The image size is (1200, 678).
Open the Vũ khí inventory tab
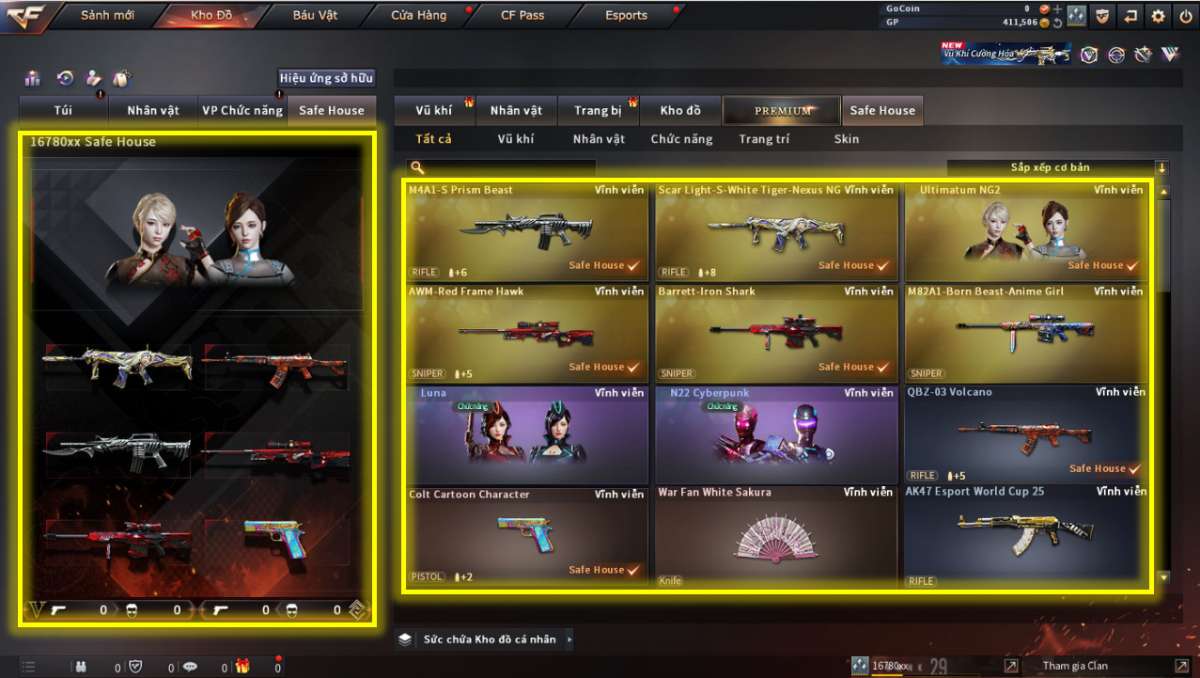[x=434, y=111]
